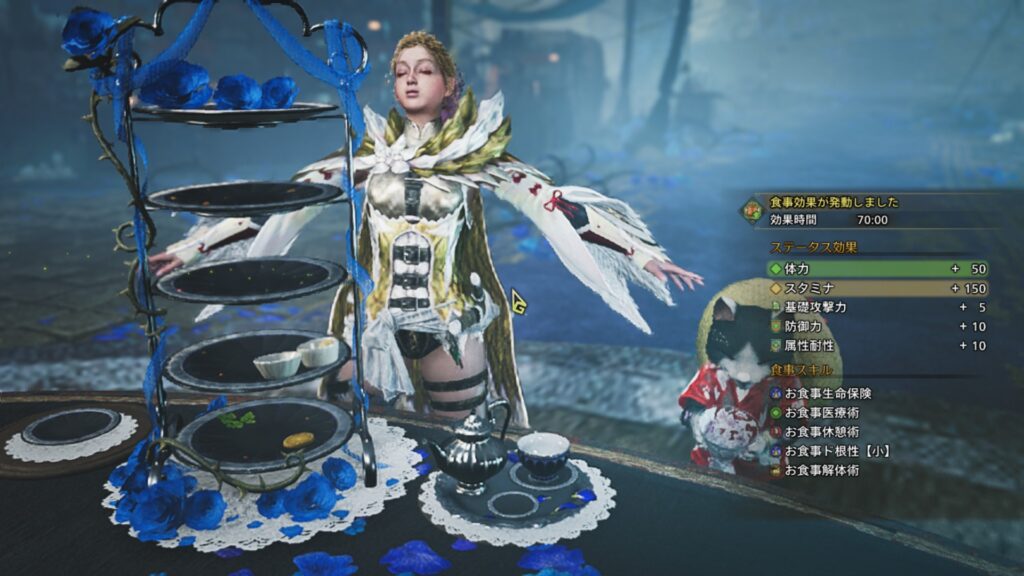Click the meal effect activated notification icon

pyautogui.click(x=751, y=210)
